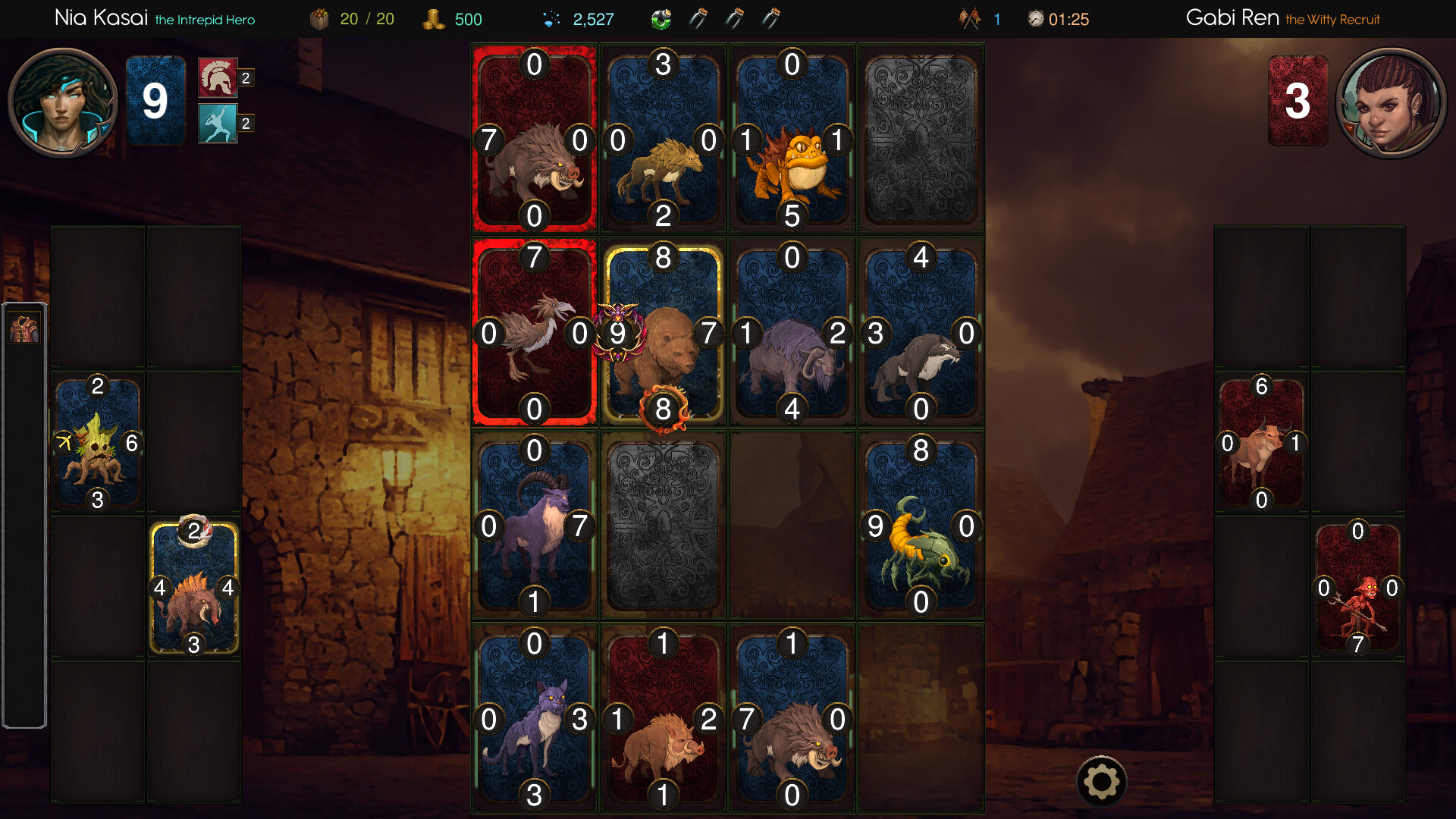Activate the dodging figure ability
The width and height of the screenshot is (1456, 819).
pyautogui.click(x=217, y=123)
